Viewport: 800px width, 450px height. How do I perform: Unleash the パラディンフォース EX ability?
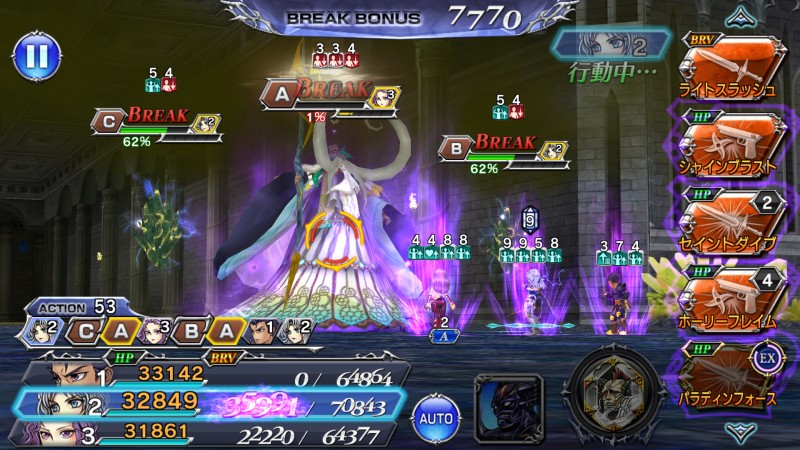[727, 371]
